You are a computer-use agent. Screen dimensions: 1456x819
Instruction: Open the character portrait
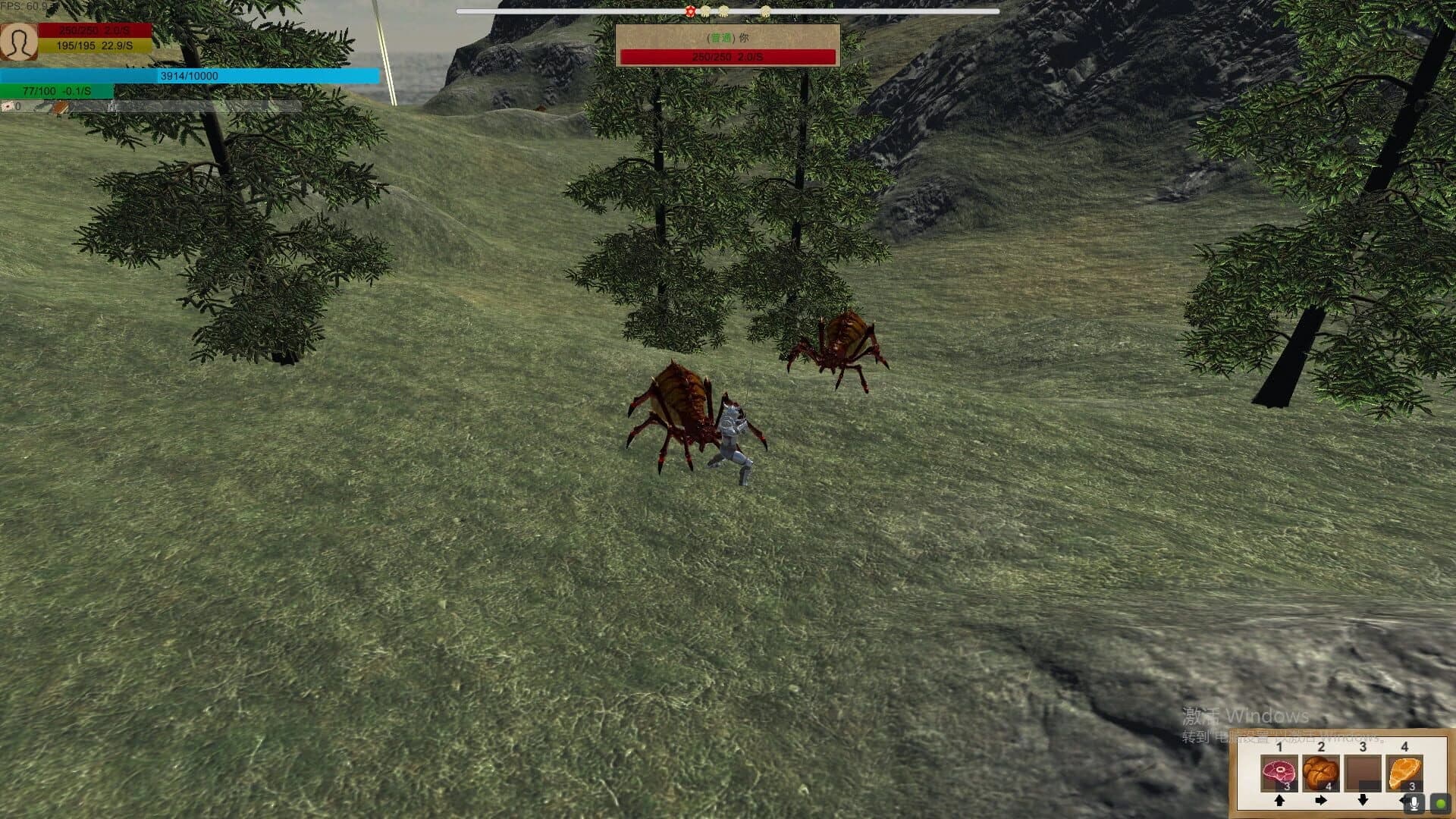coord(20,44)
